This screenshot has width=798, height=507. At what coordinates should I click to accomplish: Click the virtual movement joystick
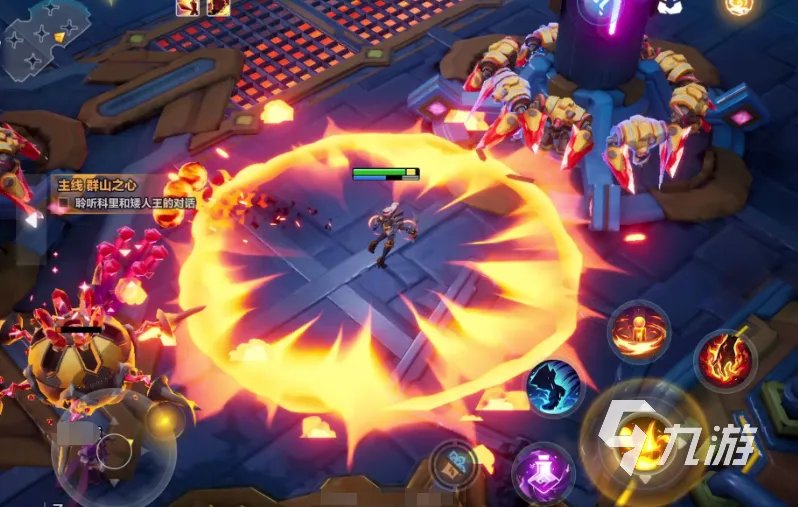pyautogui.click(x=113, y=450)
